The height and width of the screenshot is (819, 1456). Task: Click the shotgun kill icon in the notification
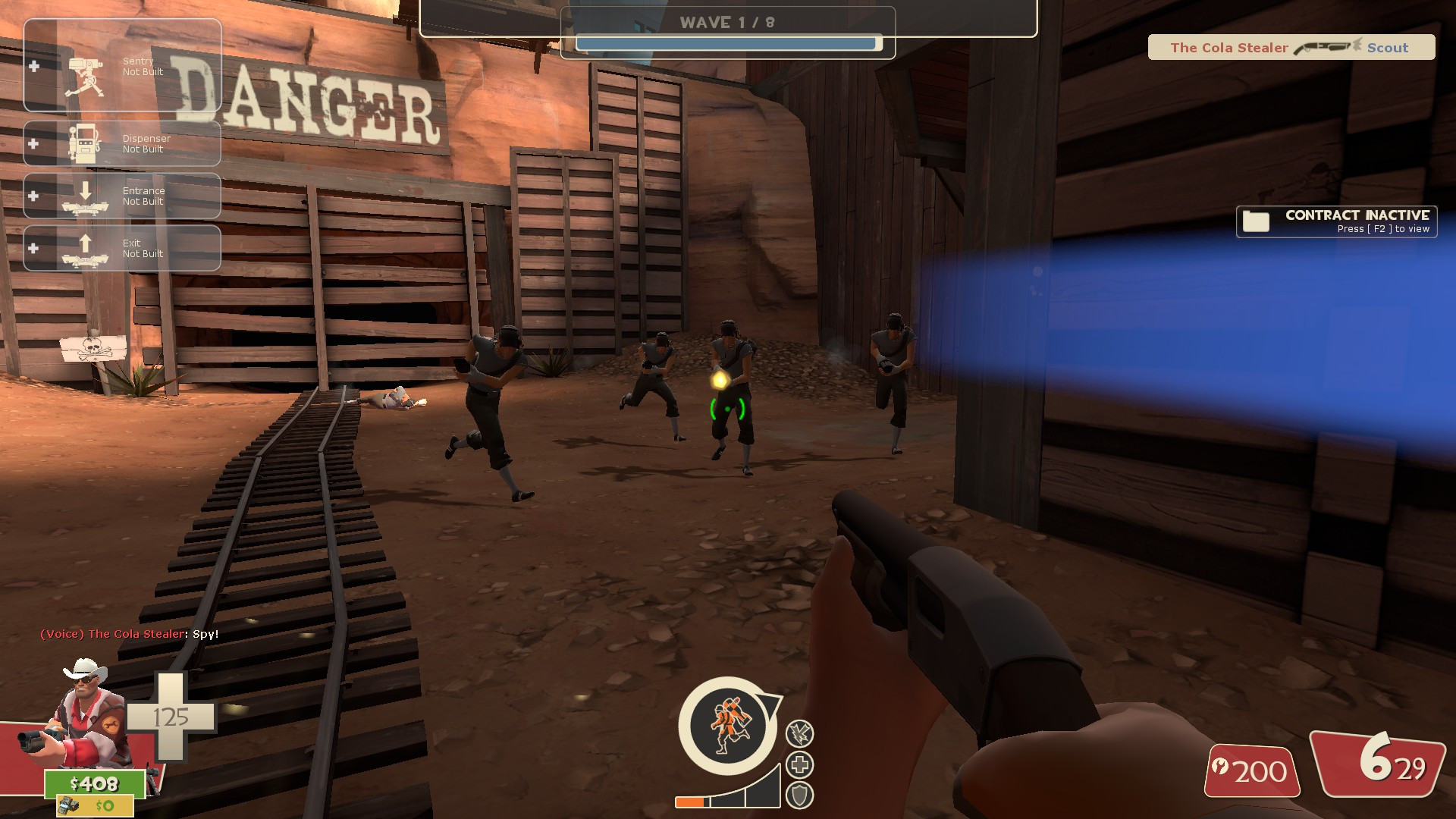click(x=1324, y=46)
